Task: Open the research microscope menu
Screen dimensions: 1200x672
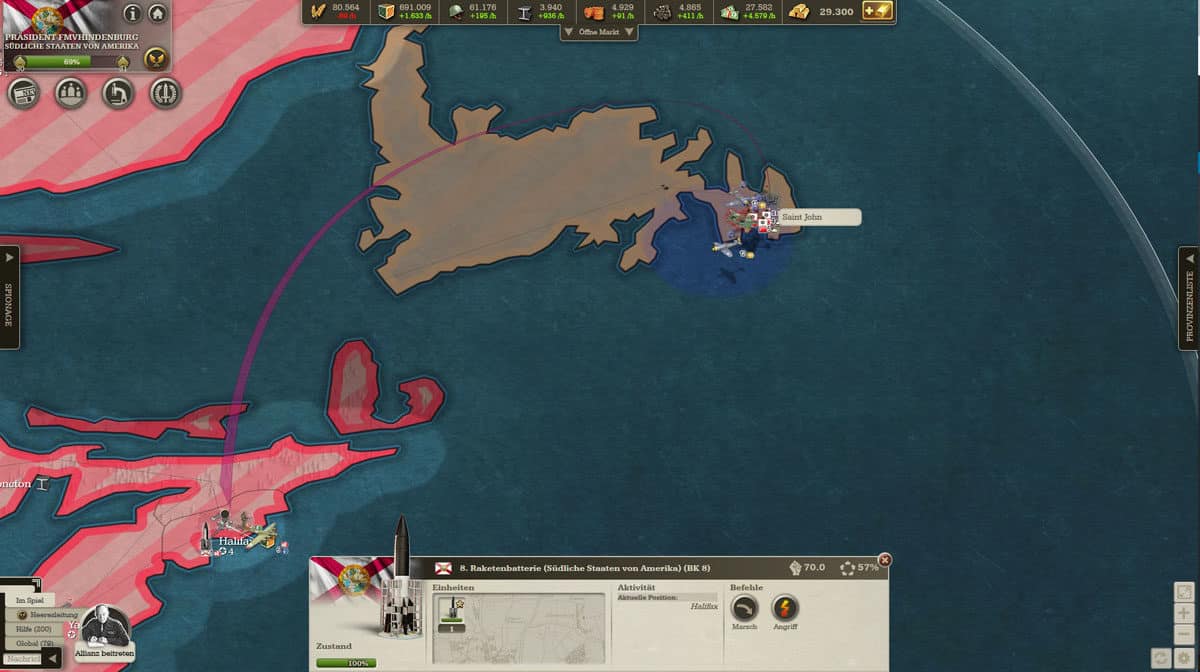Action: click(118, 94)
